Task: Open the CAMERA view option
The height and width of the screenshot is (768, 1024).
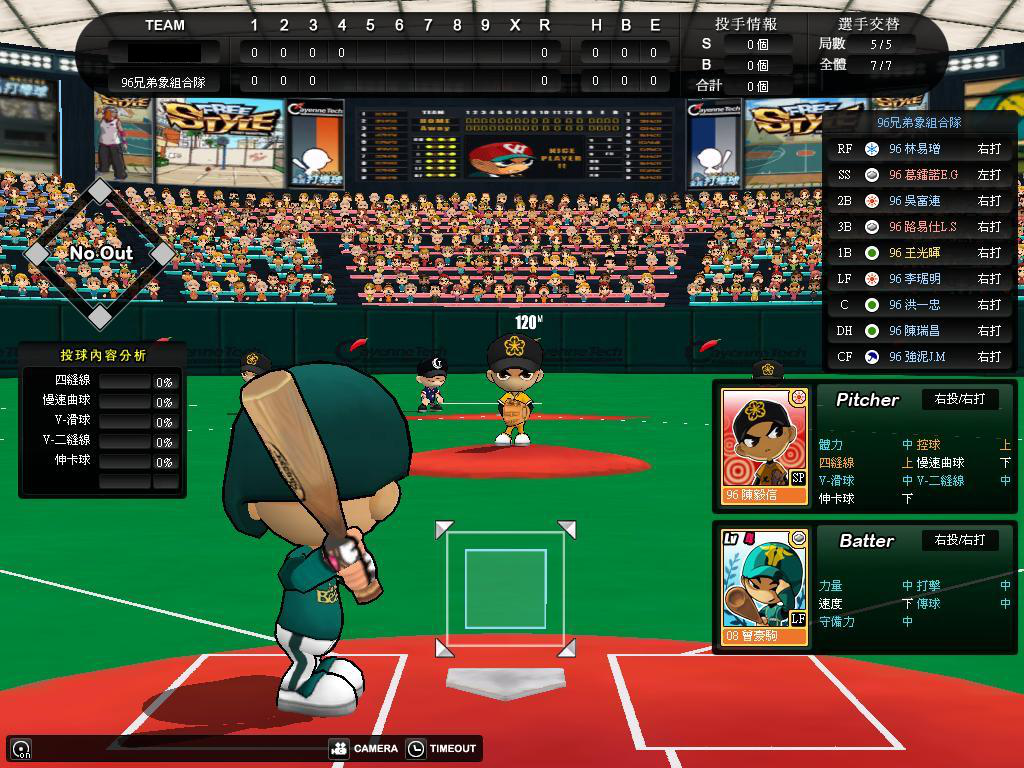Action: click(x=364, y=748)
